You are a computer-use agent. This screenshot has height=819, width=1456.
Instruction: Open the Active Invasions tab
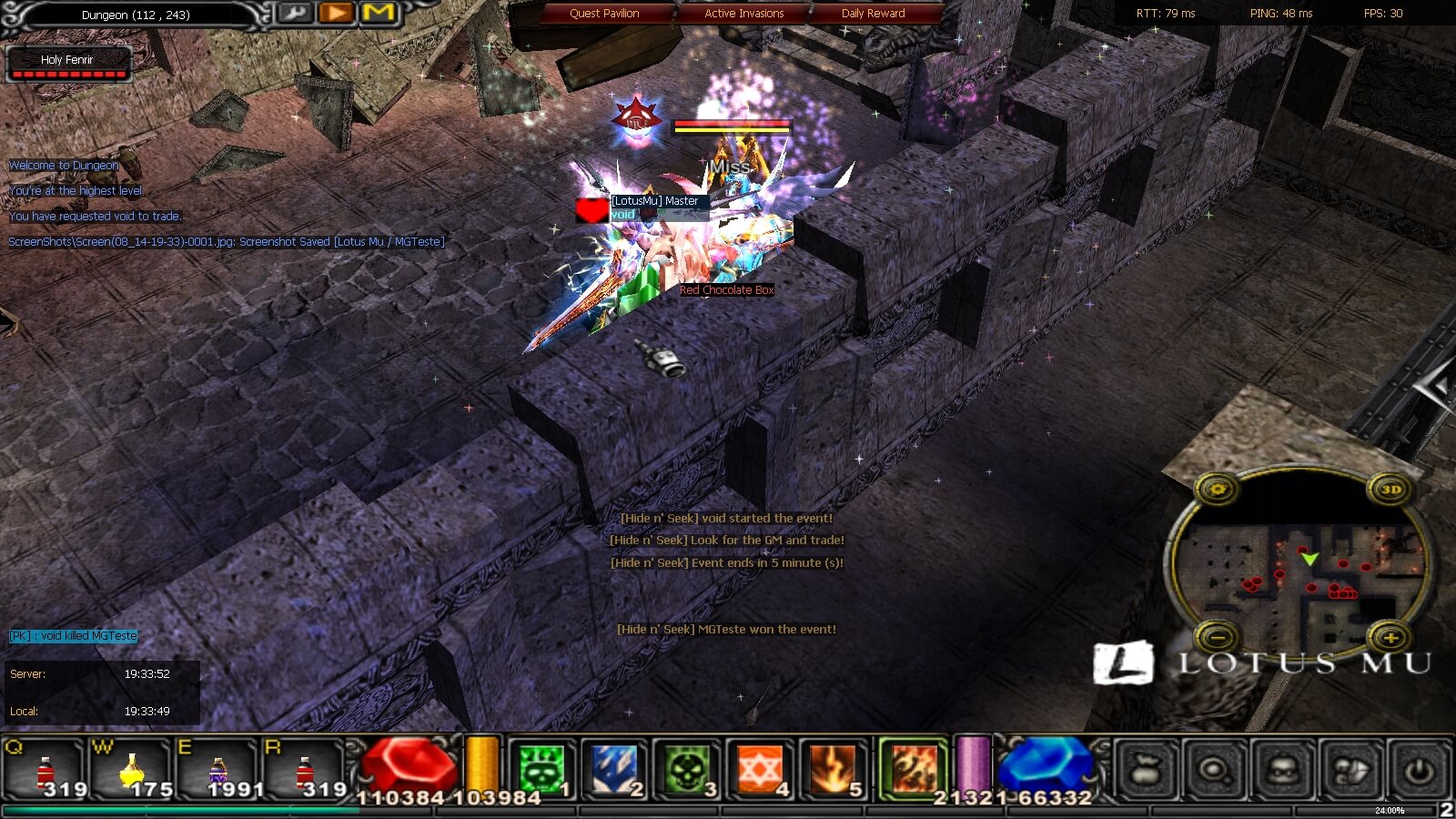[x=743, y=14]
